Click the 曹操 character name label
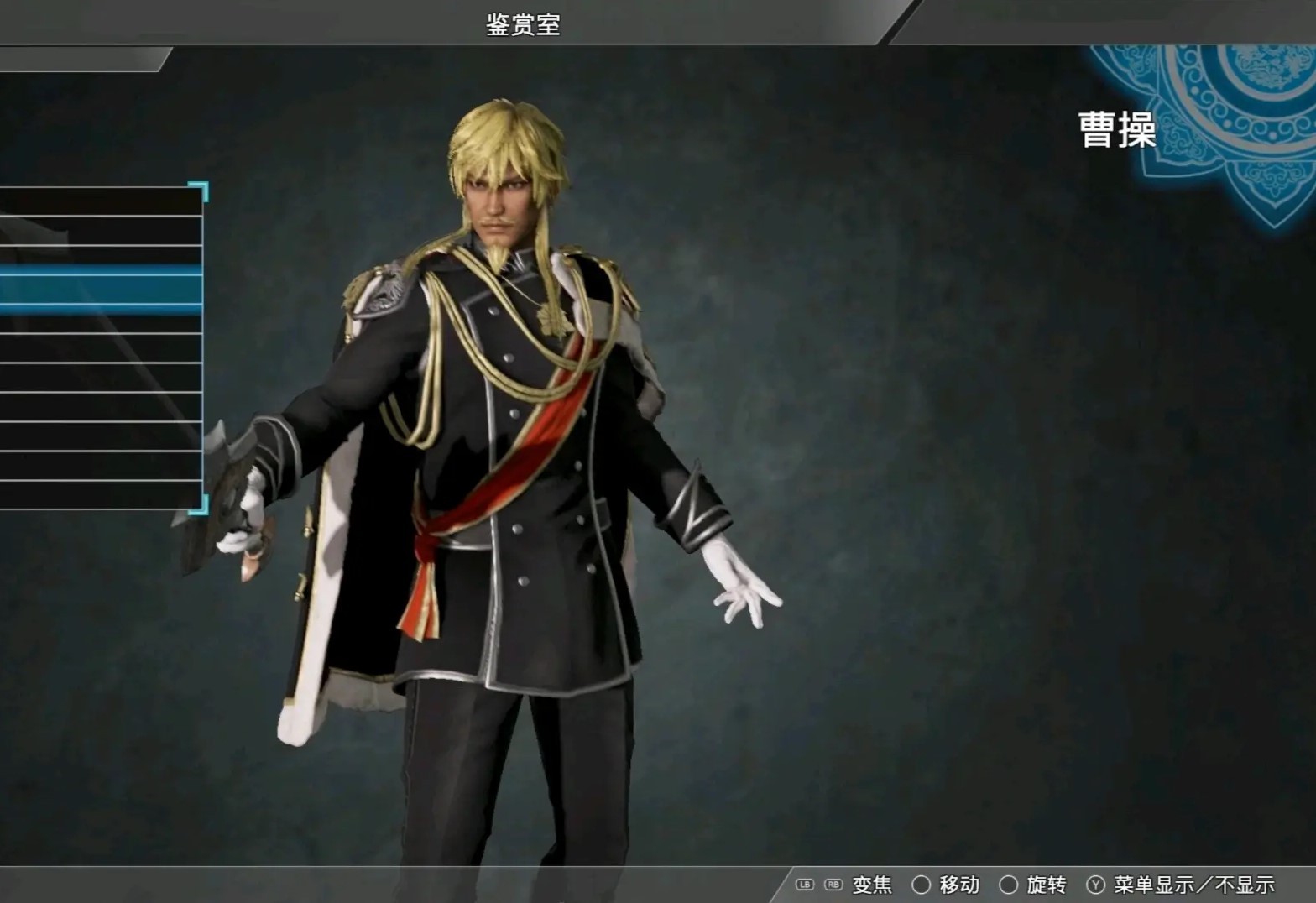This screenshot has width=1316, height=903. click(1118, 128)
